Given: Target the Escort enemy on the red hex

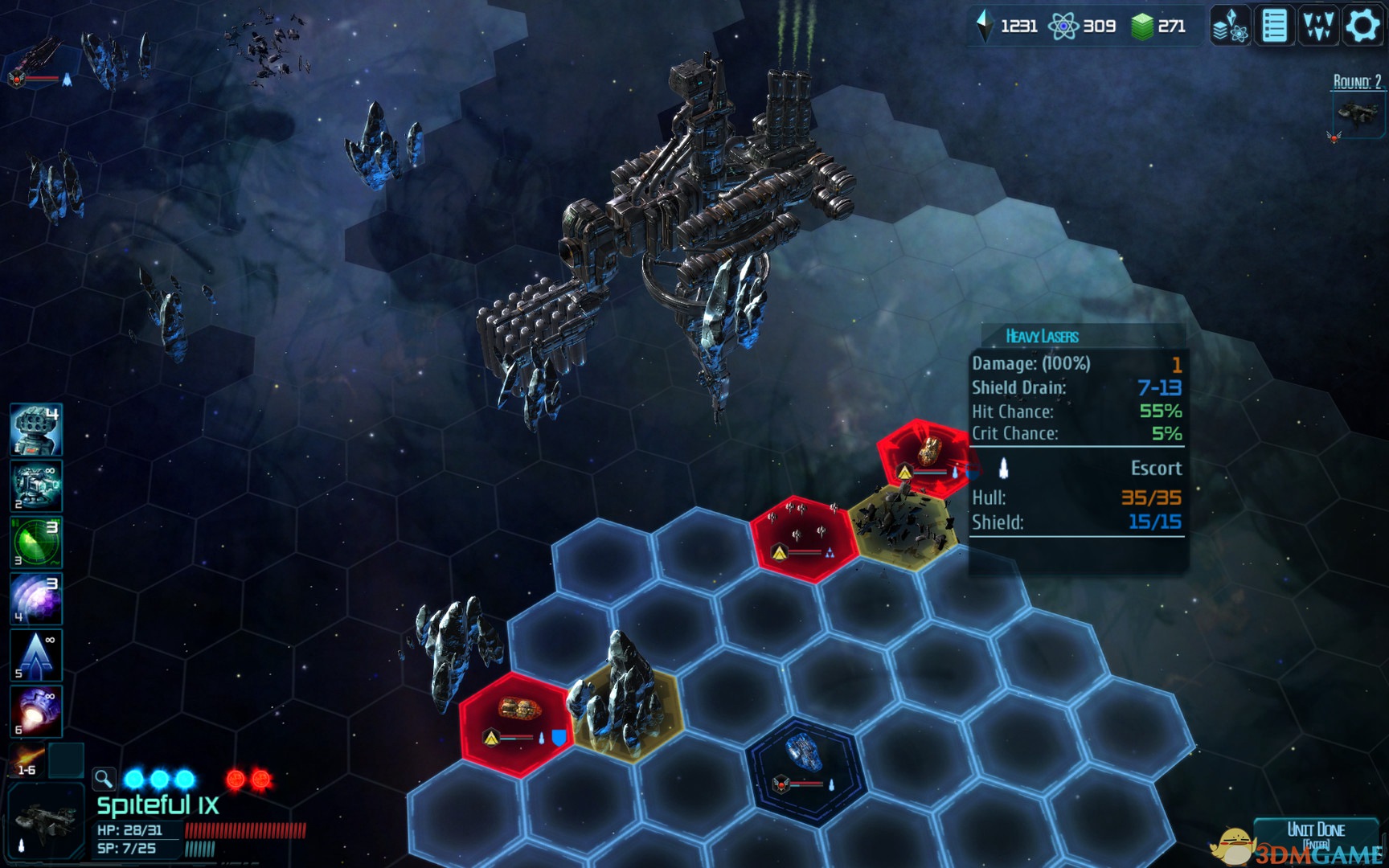Looking at the screenshot, I should [925, 456].
